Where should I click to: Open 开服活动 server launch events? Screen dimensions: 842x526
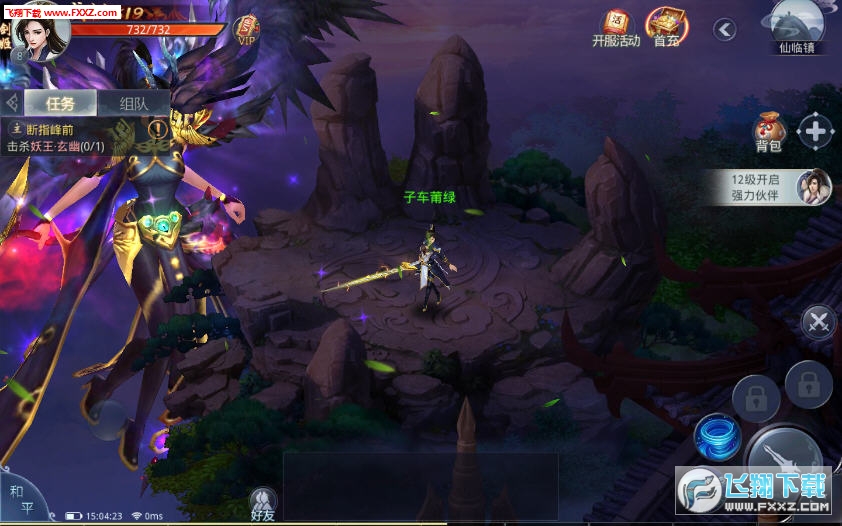coord(615,28)
